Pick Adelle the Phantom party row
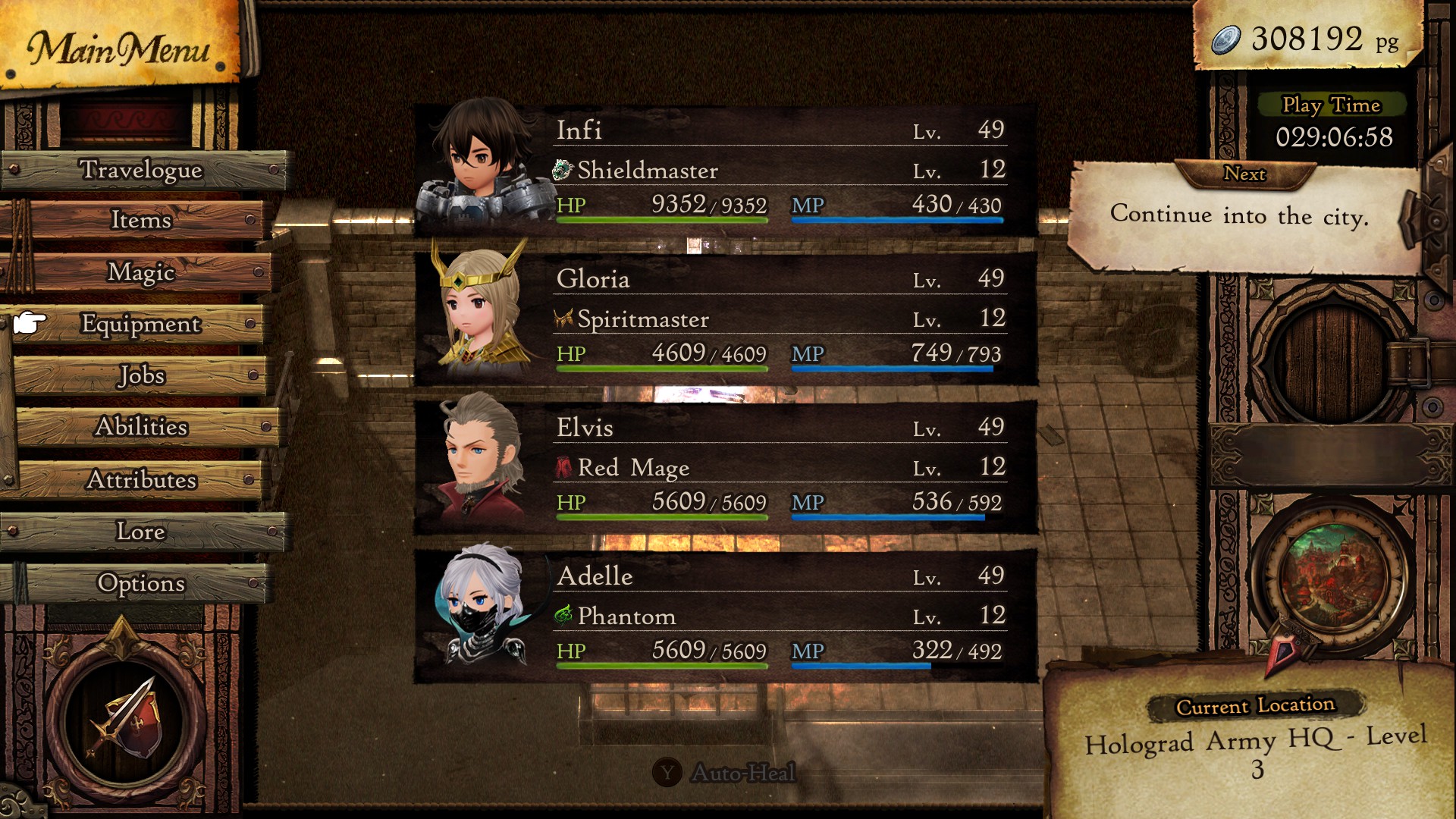The width and height of the screenshot is (1456, 819). point(725,616)
